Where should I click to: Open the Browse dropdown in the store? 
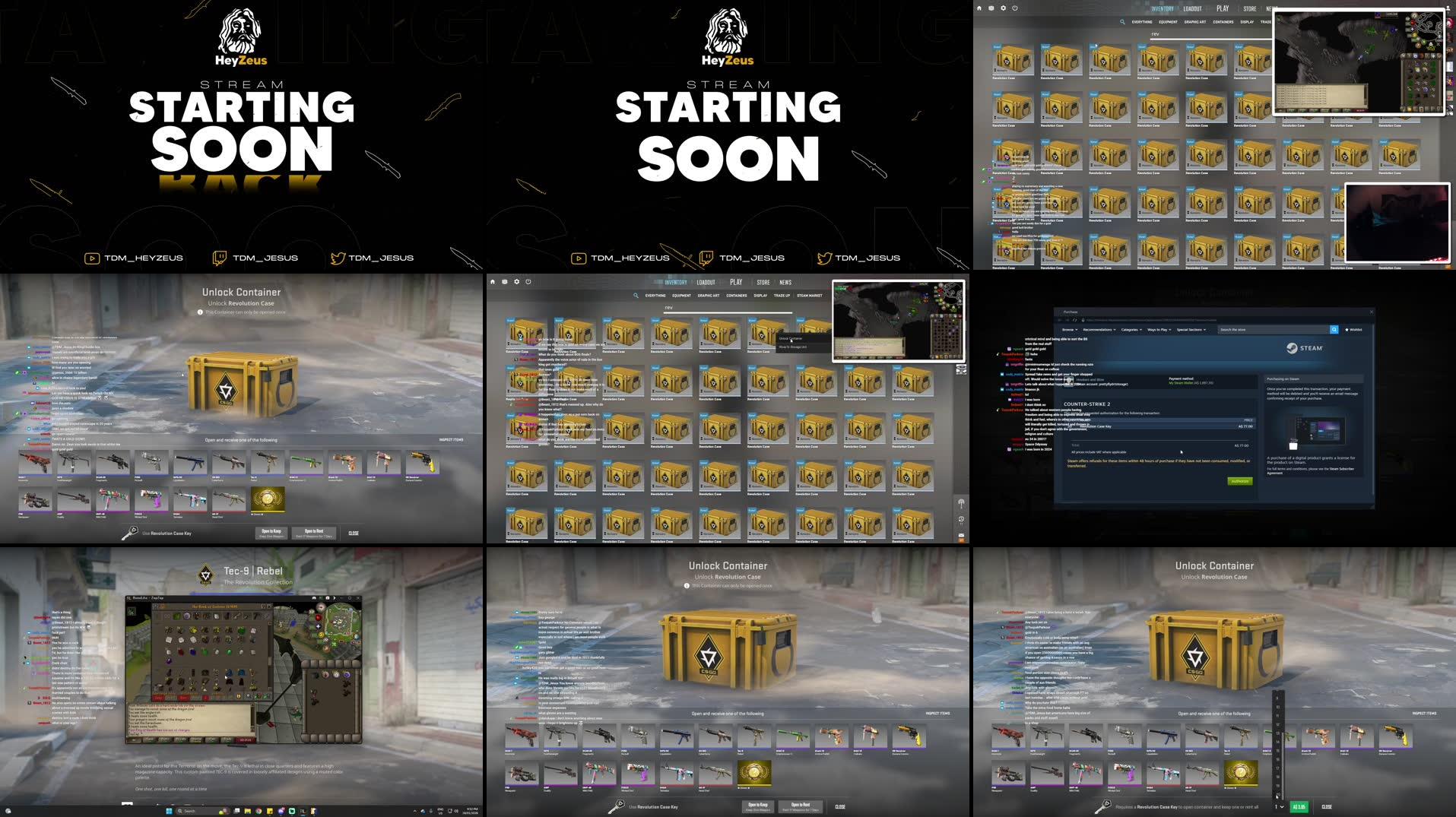click(1068, 330)
